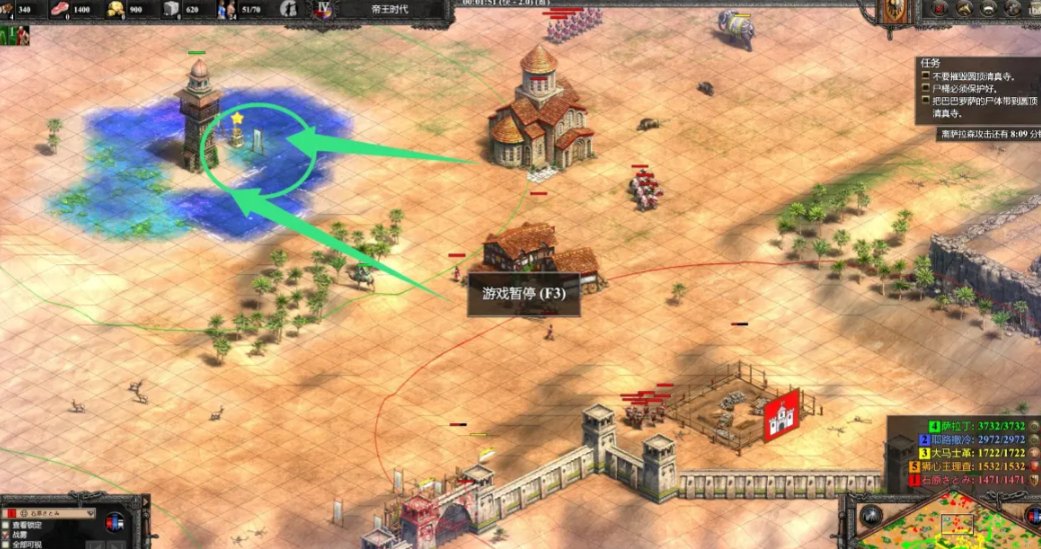
Task: Click the idle villager icon in top bar
Action: [x=289, y=10]
